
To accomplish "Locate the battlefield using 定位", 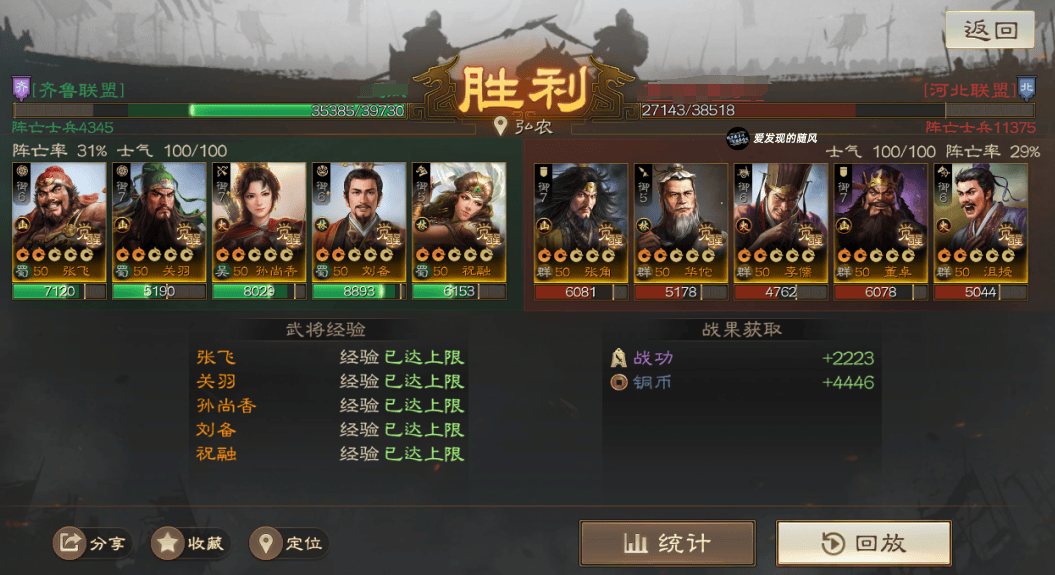I will pos(289,543).
